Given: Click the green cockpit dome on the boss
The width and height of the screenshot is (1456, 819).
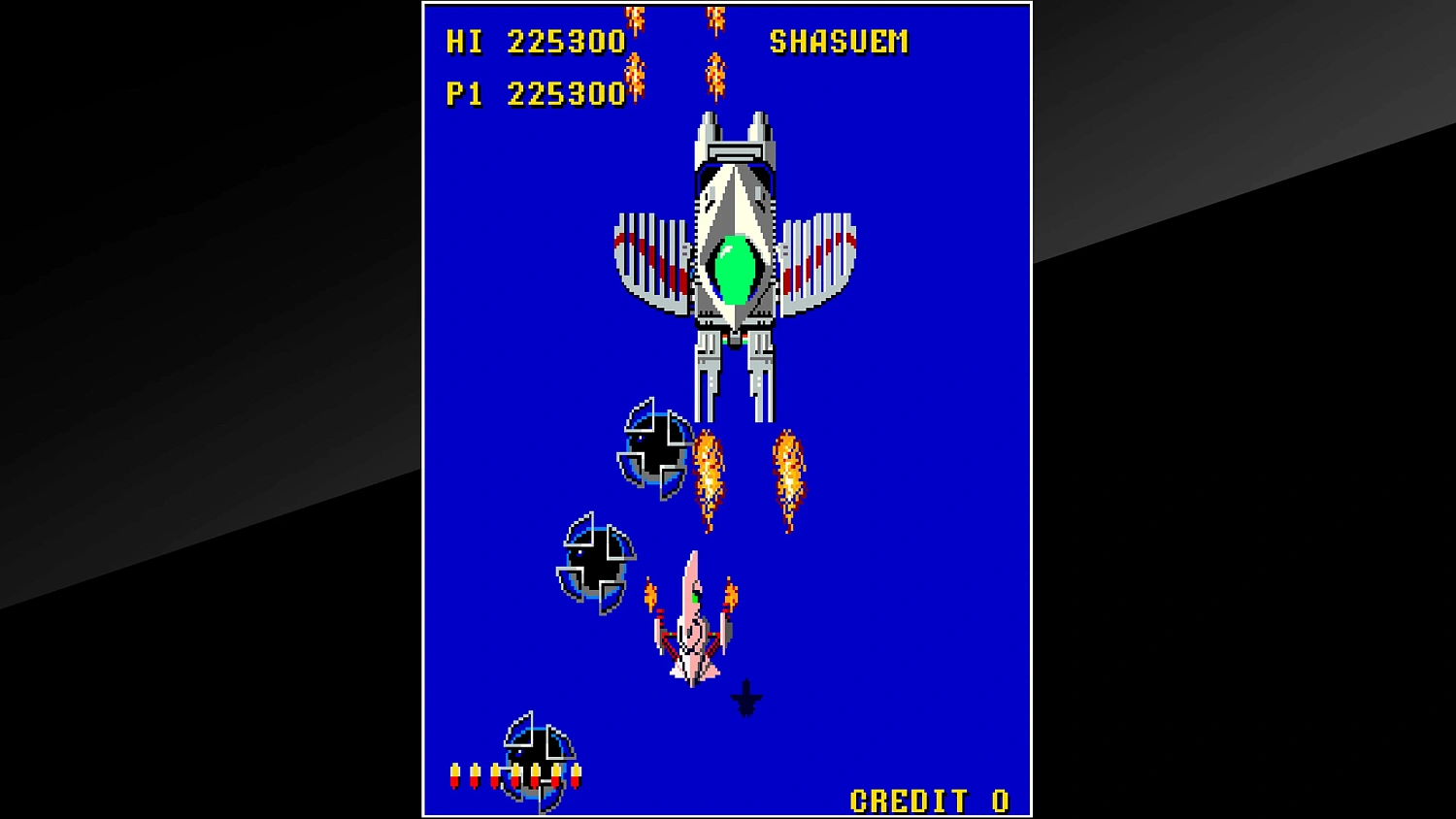Looking at the screenshot, I should coord(738,267).
